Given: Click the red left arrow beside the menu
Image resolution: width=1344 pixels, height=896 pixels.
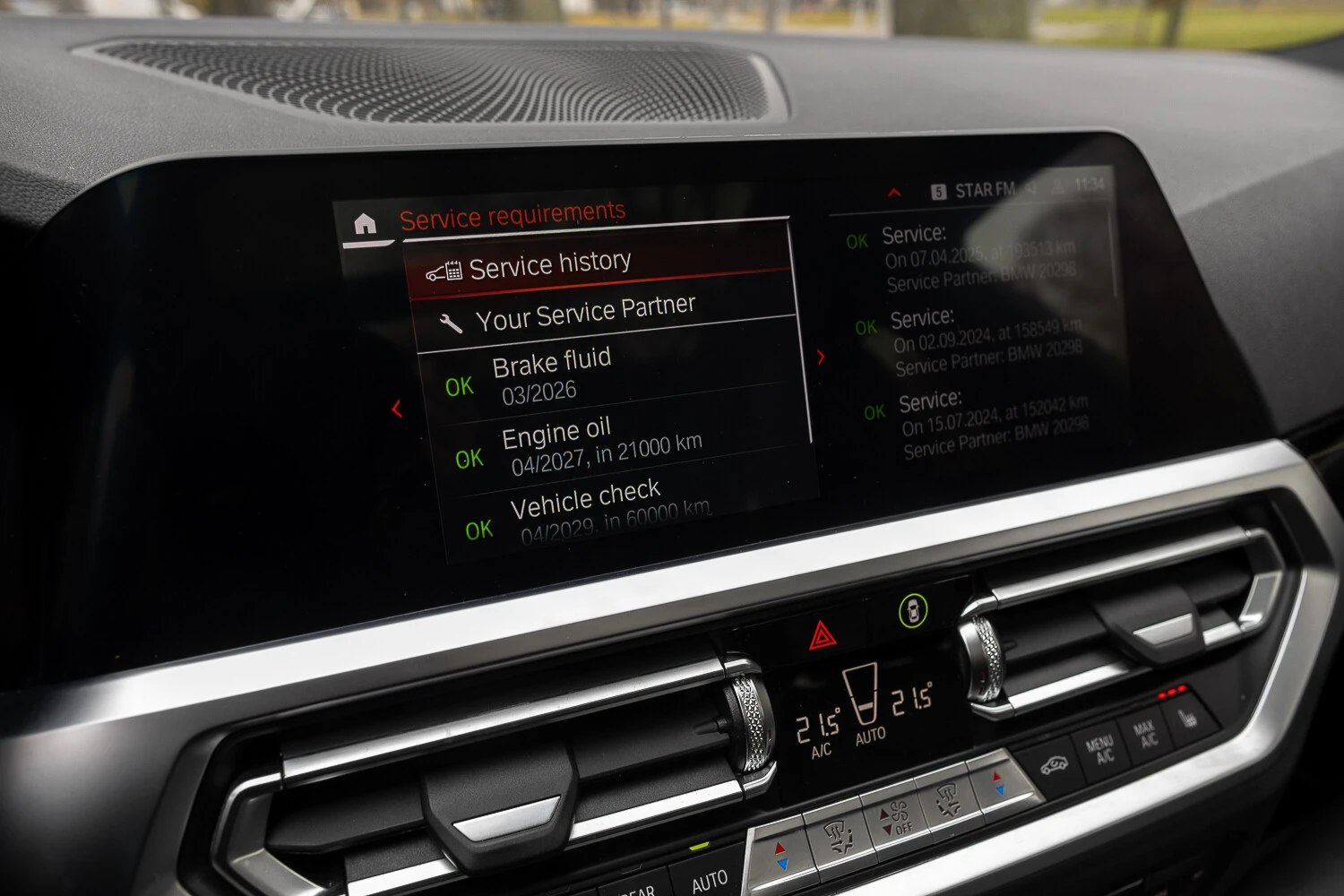Looking at the screenshot, I should [x=397, y=409].
